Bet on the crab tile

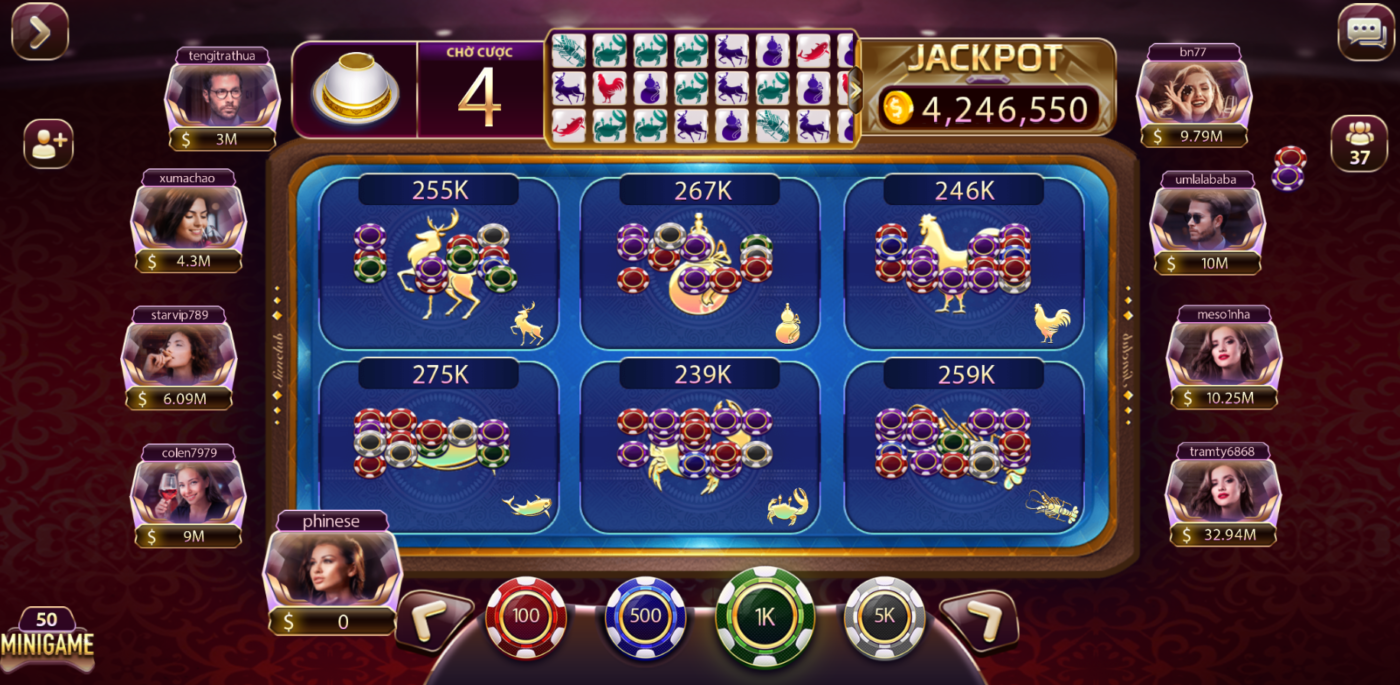(700, 446)
